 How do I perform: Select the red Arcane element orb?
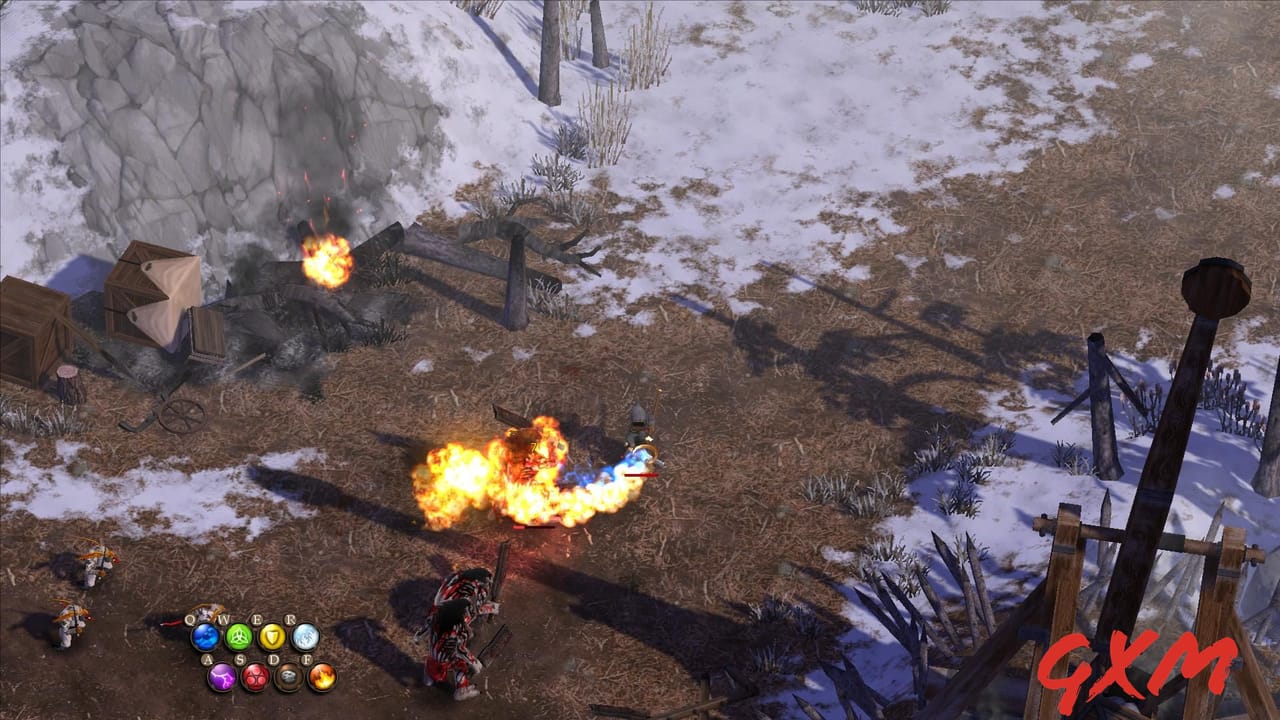tap(255, 677)
